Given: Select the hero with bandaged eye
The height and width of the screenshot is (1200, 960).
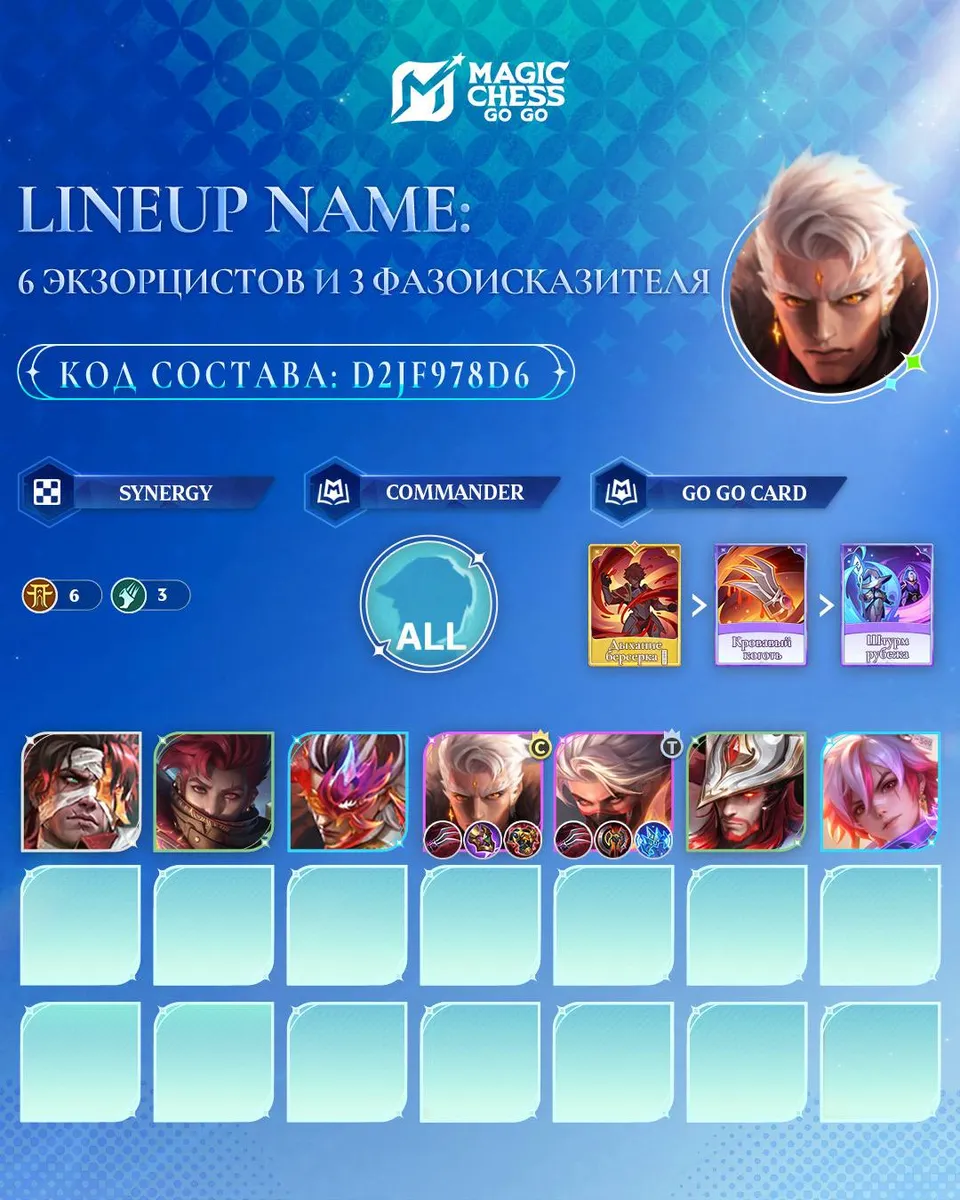Looking at the screenshot, I should [x=81, y=791].
